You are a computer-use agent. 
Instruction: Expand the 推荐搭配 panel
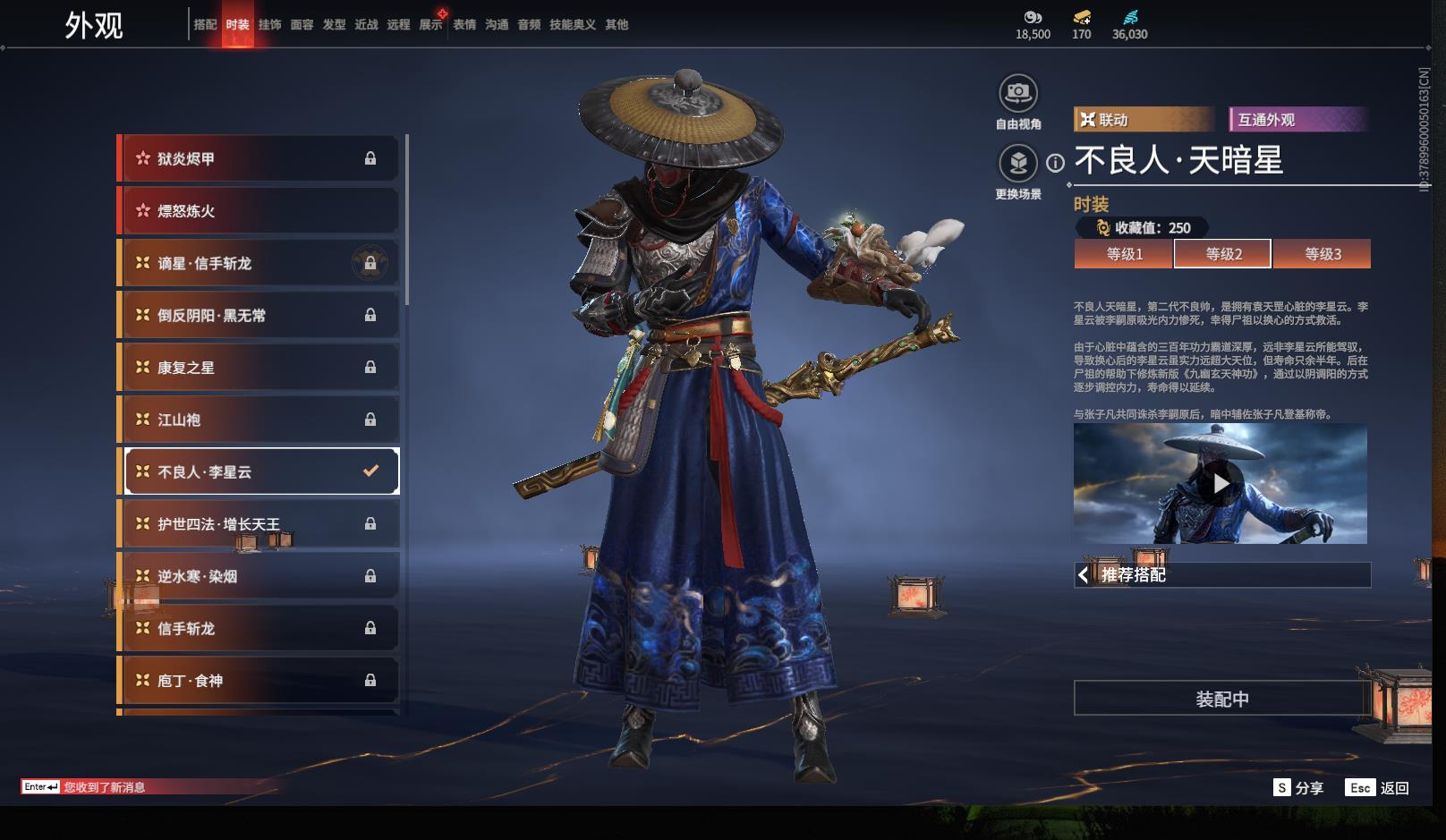[x=1221, y=575]
